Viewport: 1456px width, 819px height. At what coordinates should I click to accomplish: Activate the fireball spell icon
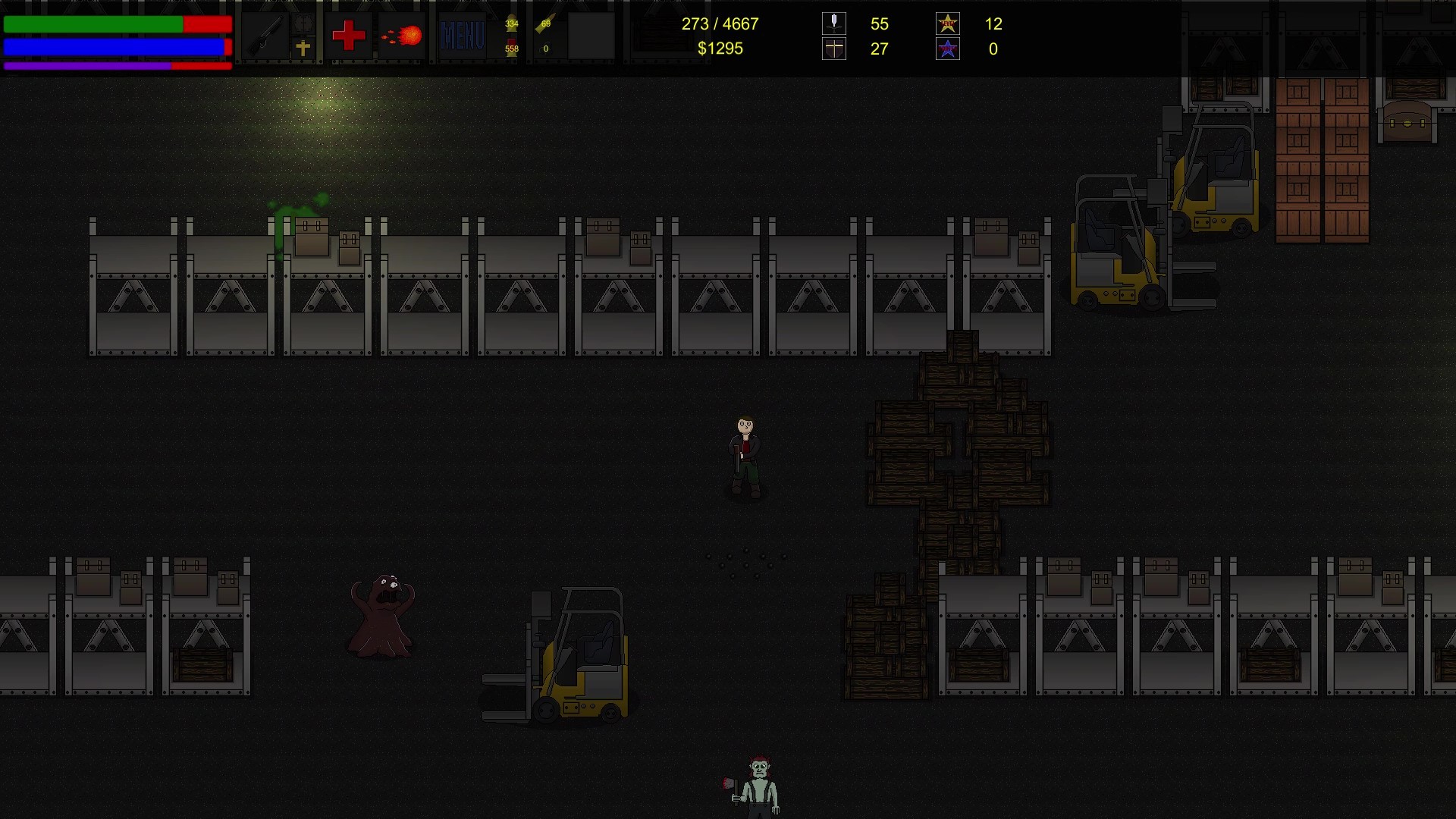(402, 36)
